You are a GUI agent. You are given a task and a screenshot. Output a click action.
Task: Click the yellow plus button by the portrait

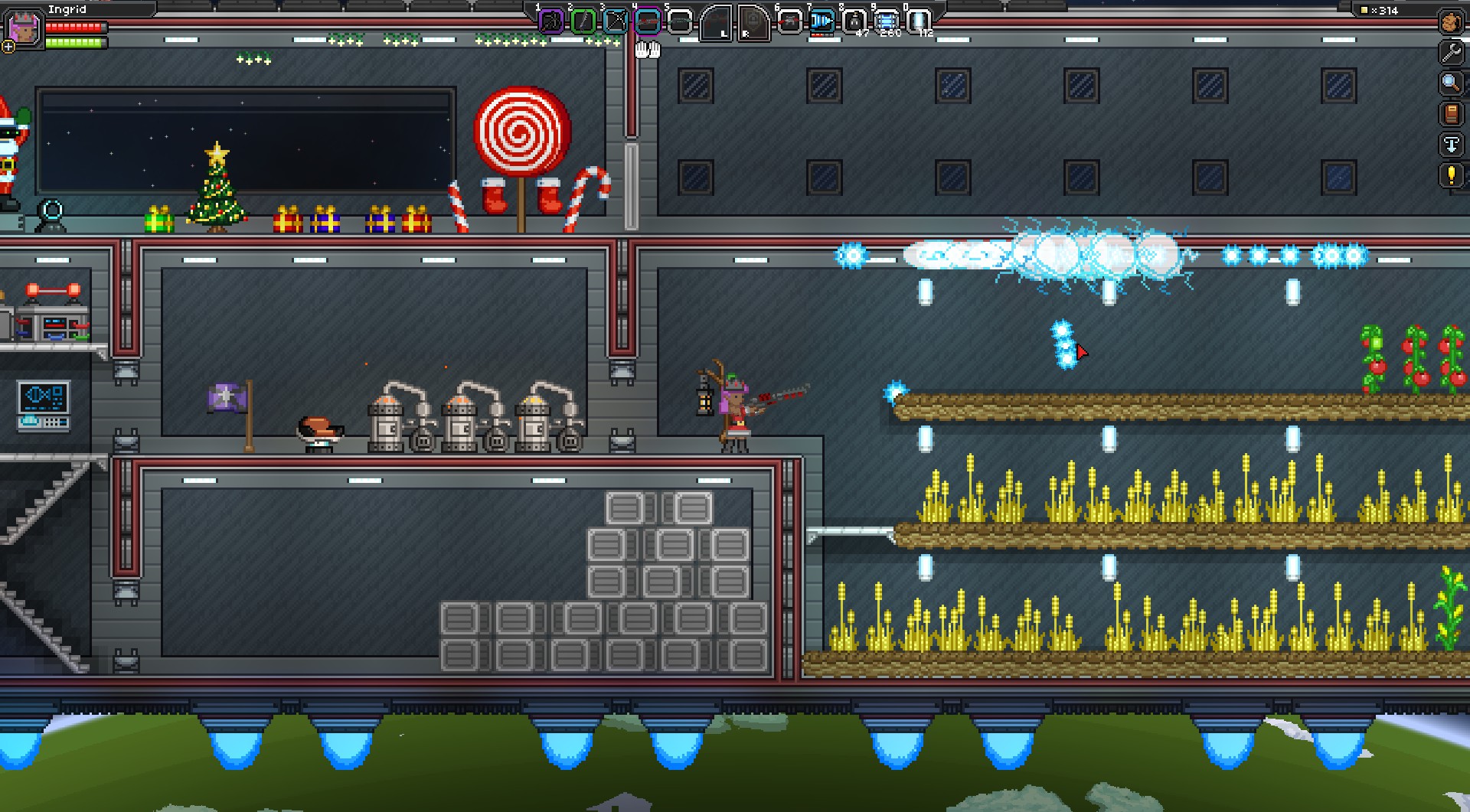[x=8, y=47]
